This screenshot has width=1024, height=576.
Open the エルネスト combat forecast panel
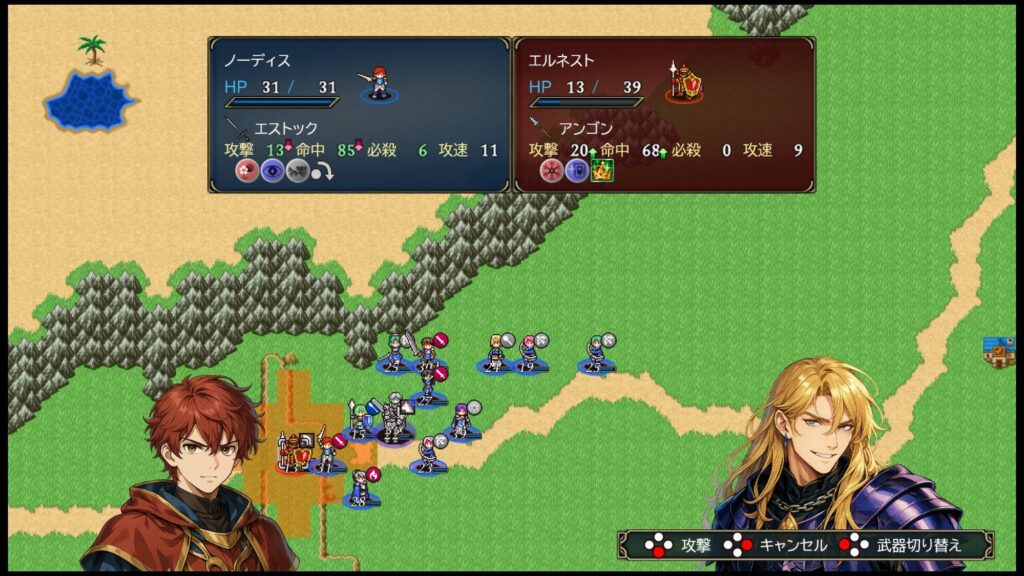664,114
